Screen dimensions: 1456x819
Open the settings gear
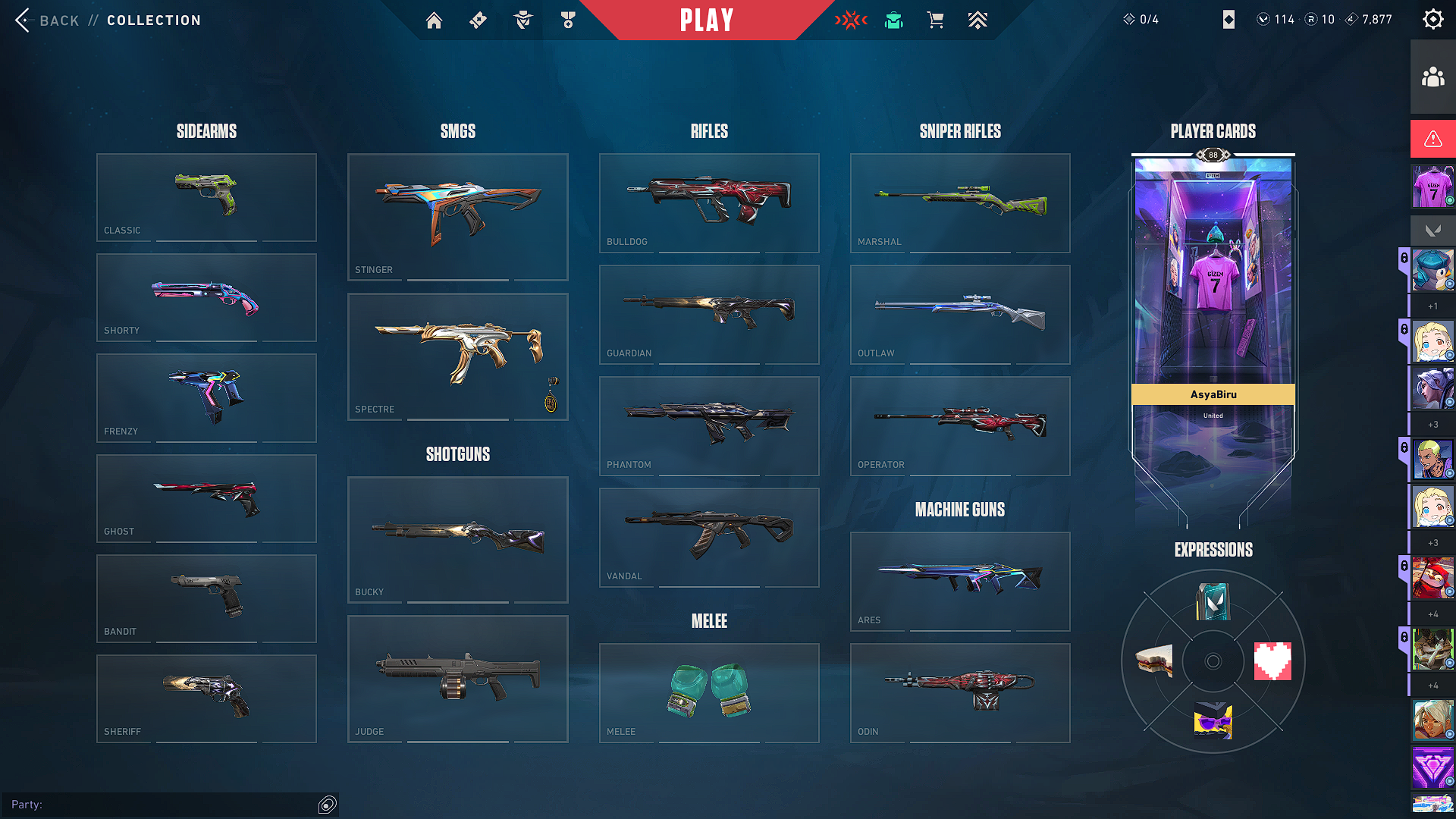[1432, 19]
